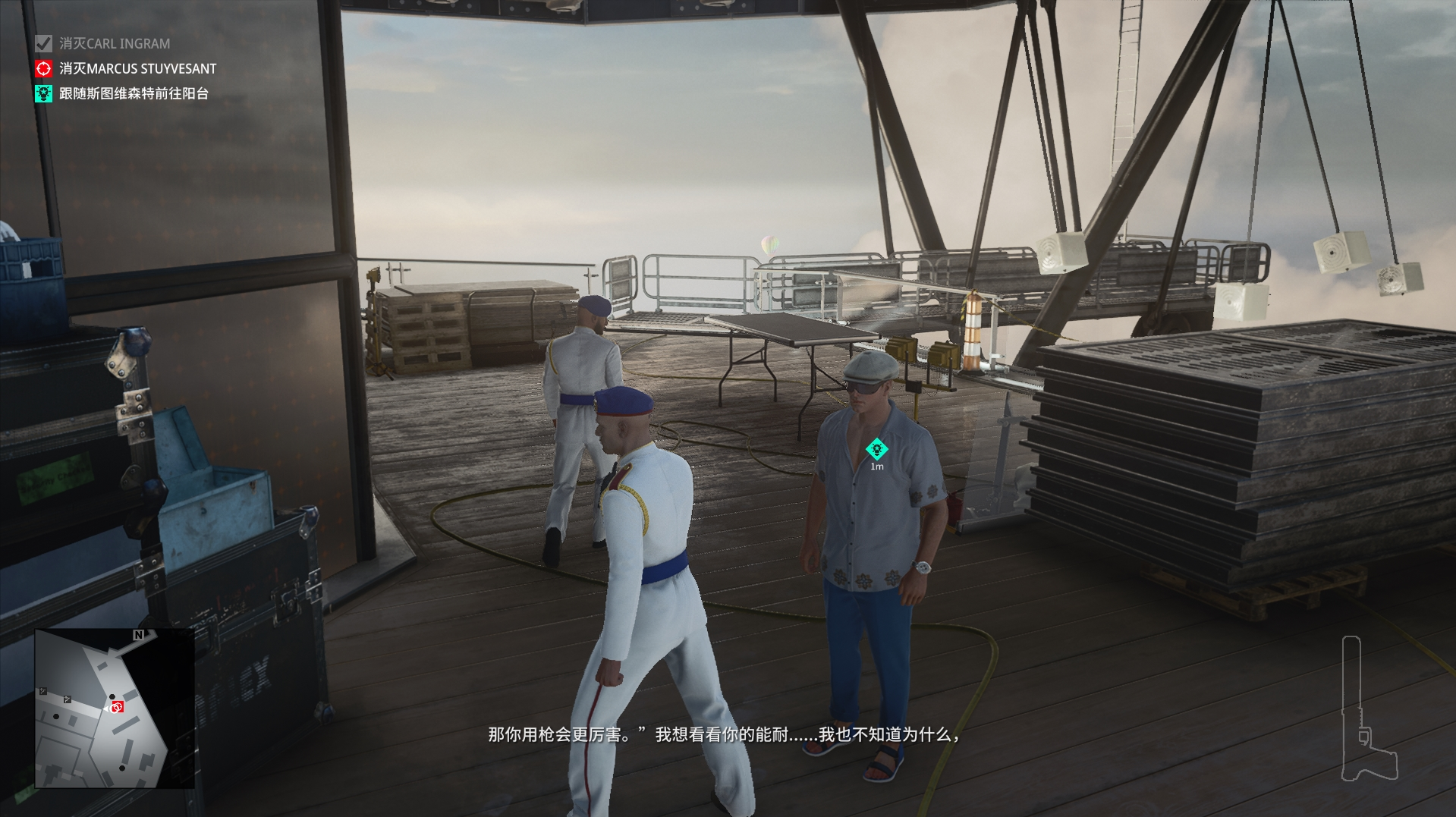Click the Marcus Stuyvesant target objective
The width and height of the screenshot is (1456, 817).
137,69
